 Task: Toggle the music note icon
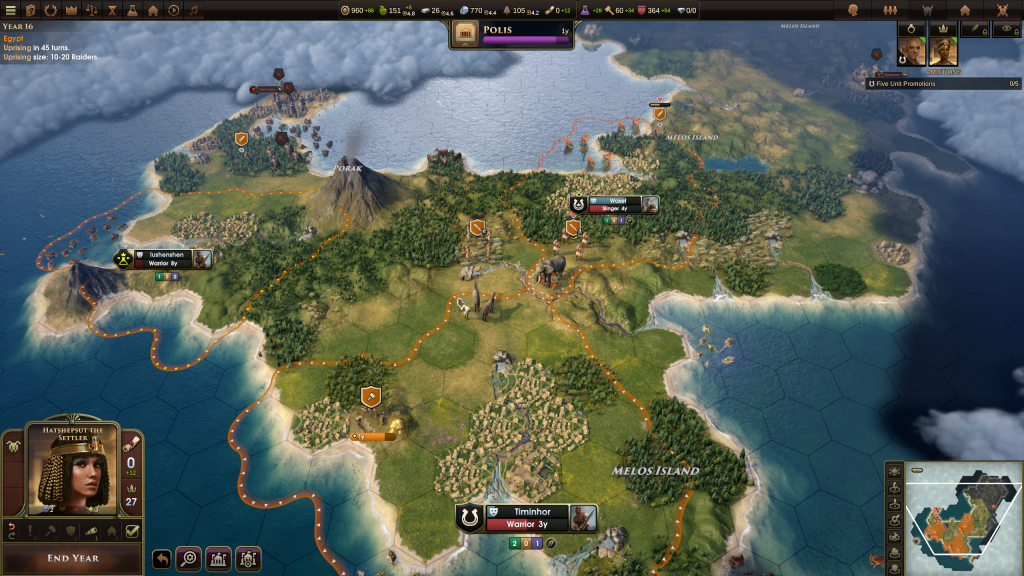[195, 10]
